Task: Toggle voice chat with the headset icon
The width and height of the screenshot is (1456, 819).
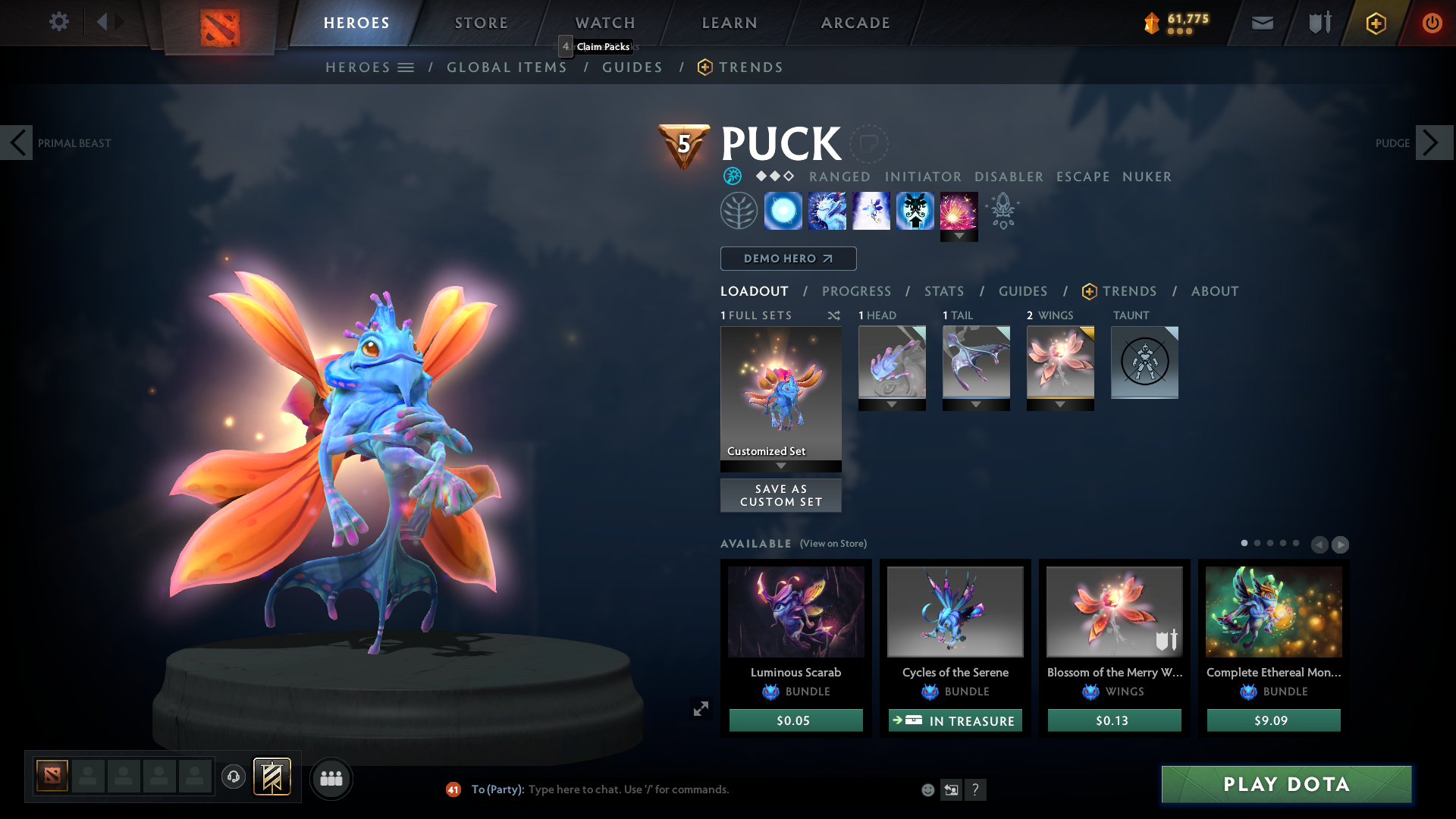Action: coord(233,777)
